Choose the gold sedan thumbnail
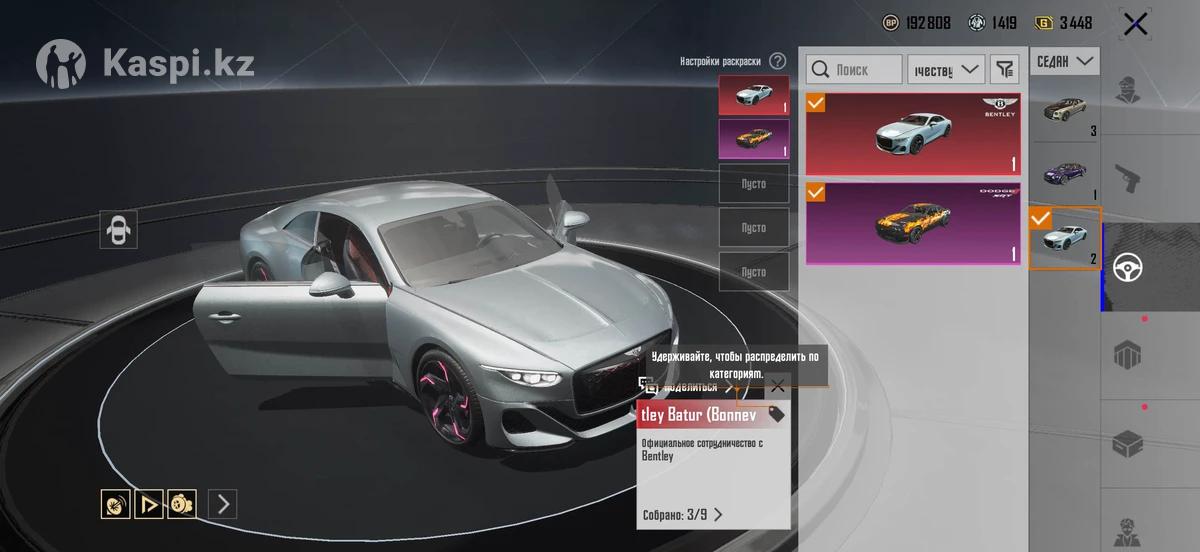 [x=1065, y=111]
